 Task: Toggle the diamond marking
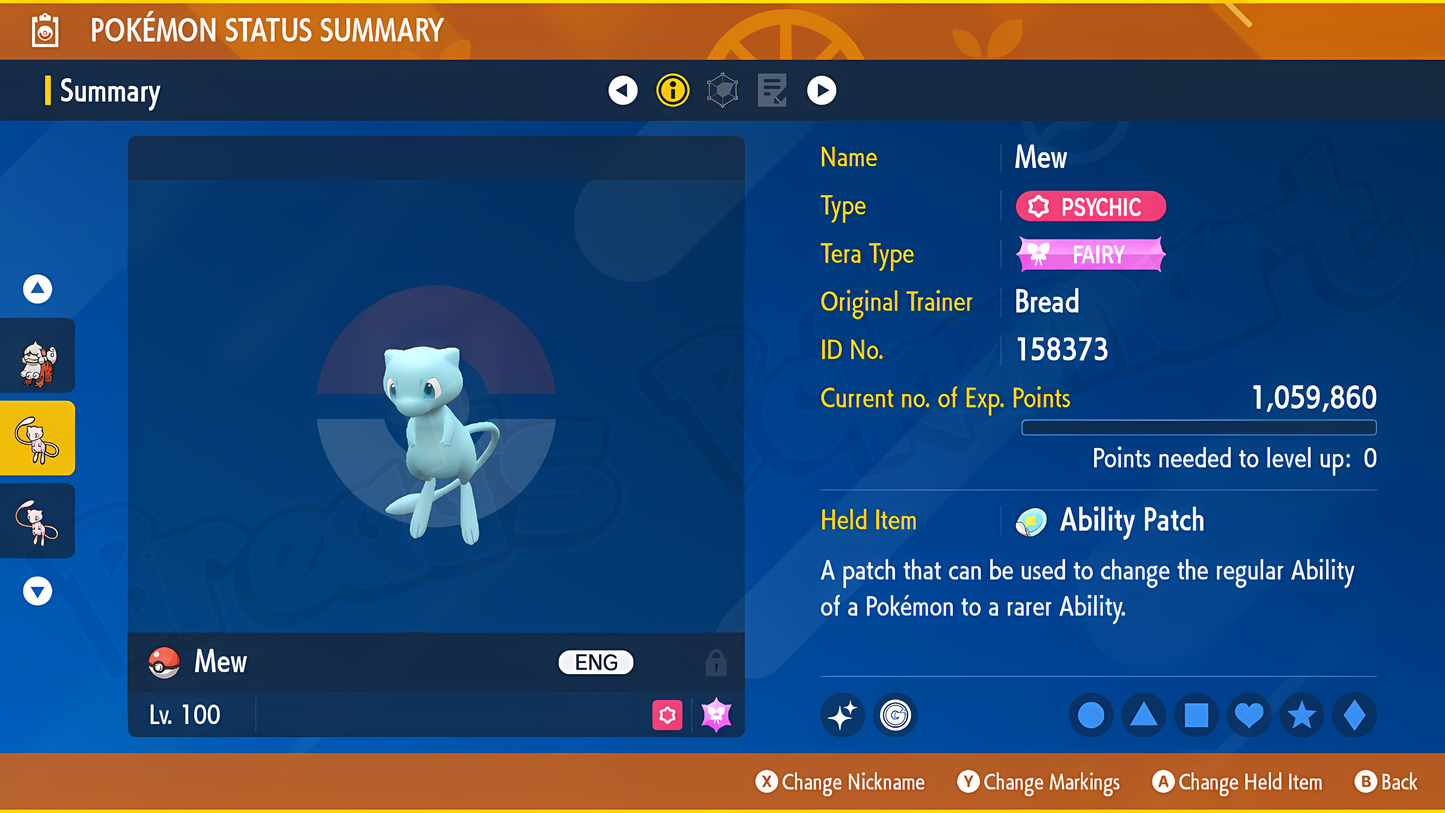tap(1354, 715)
